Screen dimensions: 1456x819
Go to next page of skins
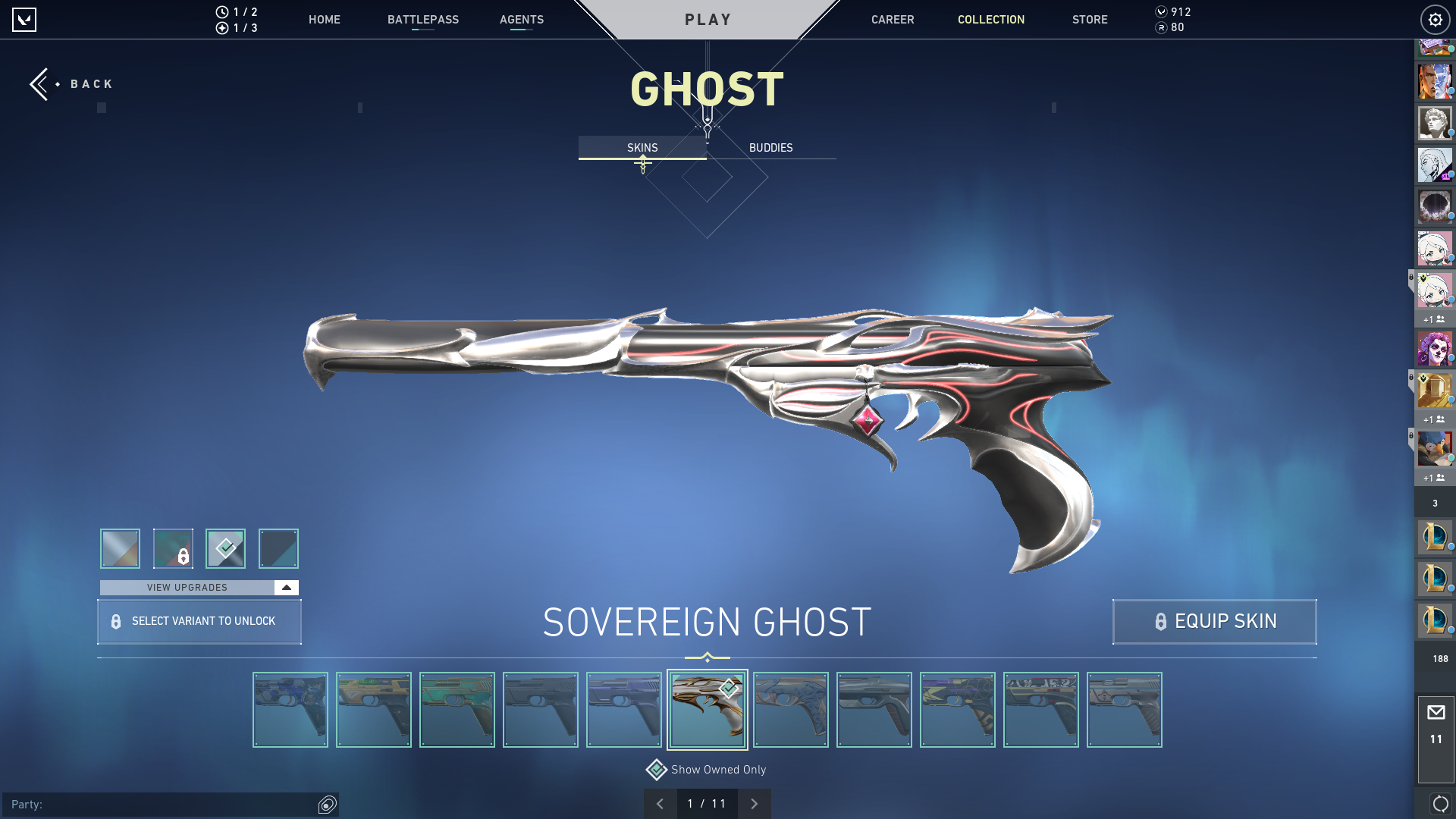coord(755,803)
